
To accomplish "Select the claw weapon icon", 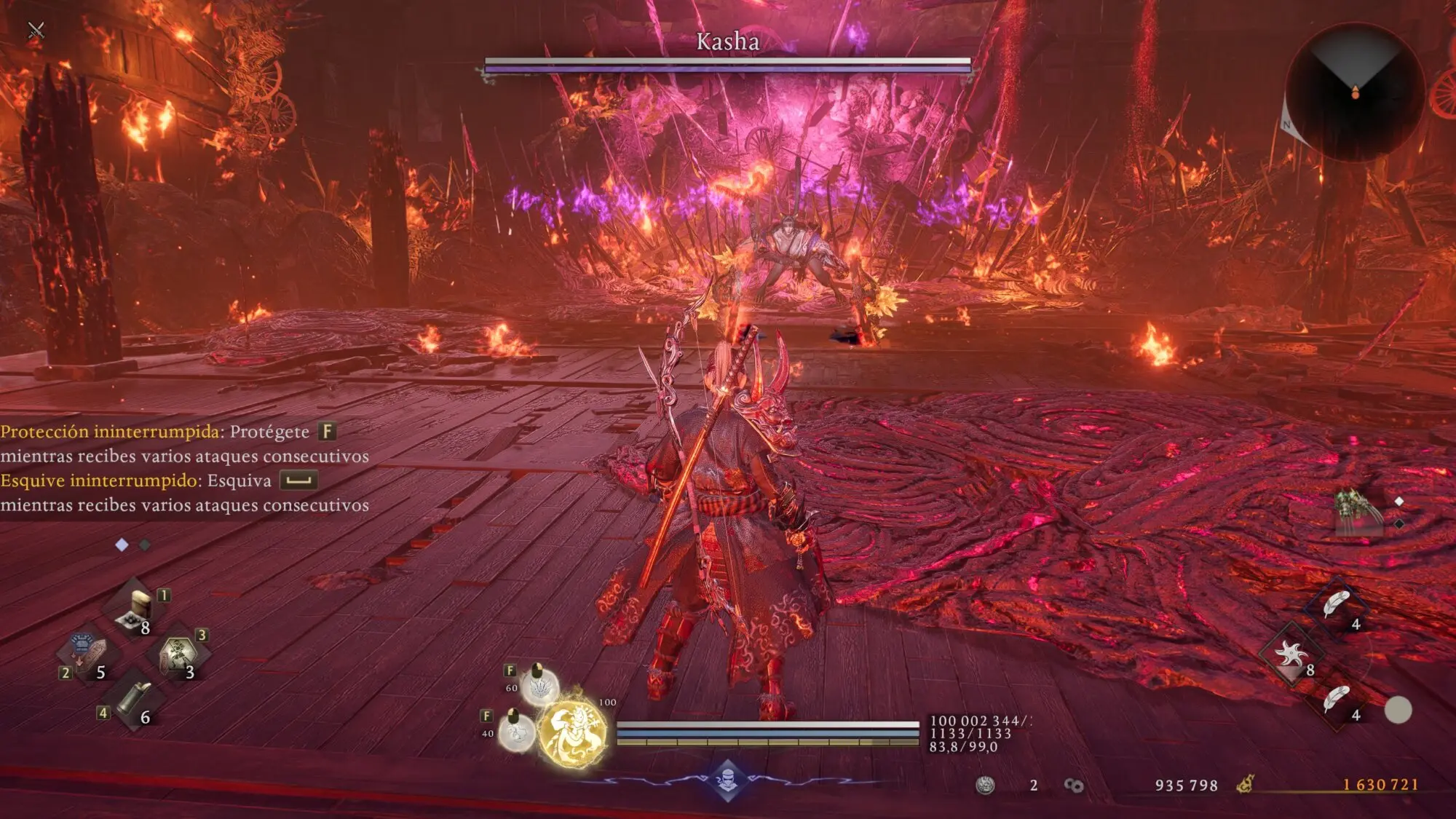I will pyautogui.click(x=1357, y=509).
